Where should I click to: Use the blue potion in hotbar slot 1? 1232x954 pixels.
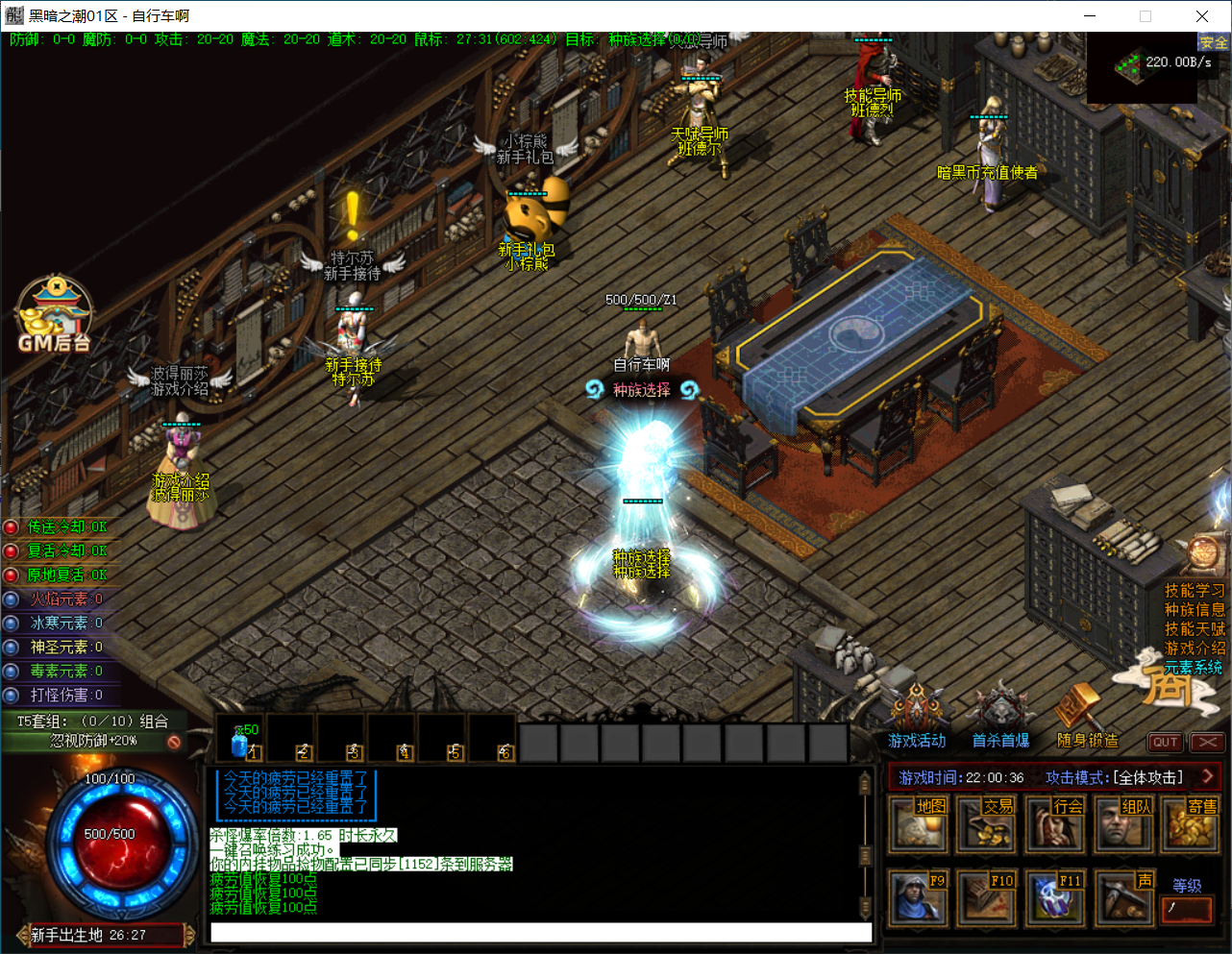click(x=240, y=741)
